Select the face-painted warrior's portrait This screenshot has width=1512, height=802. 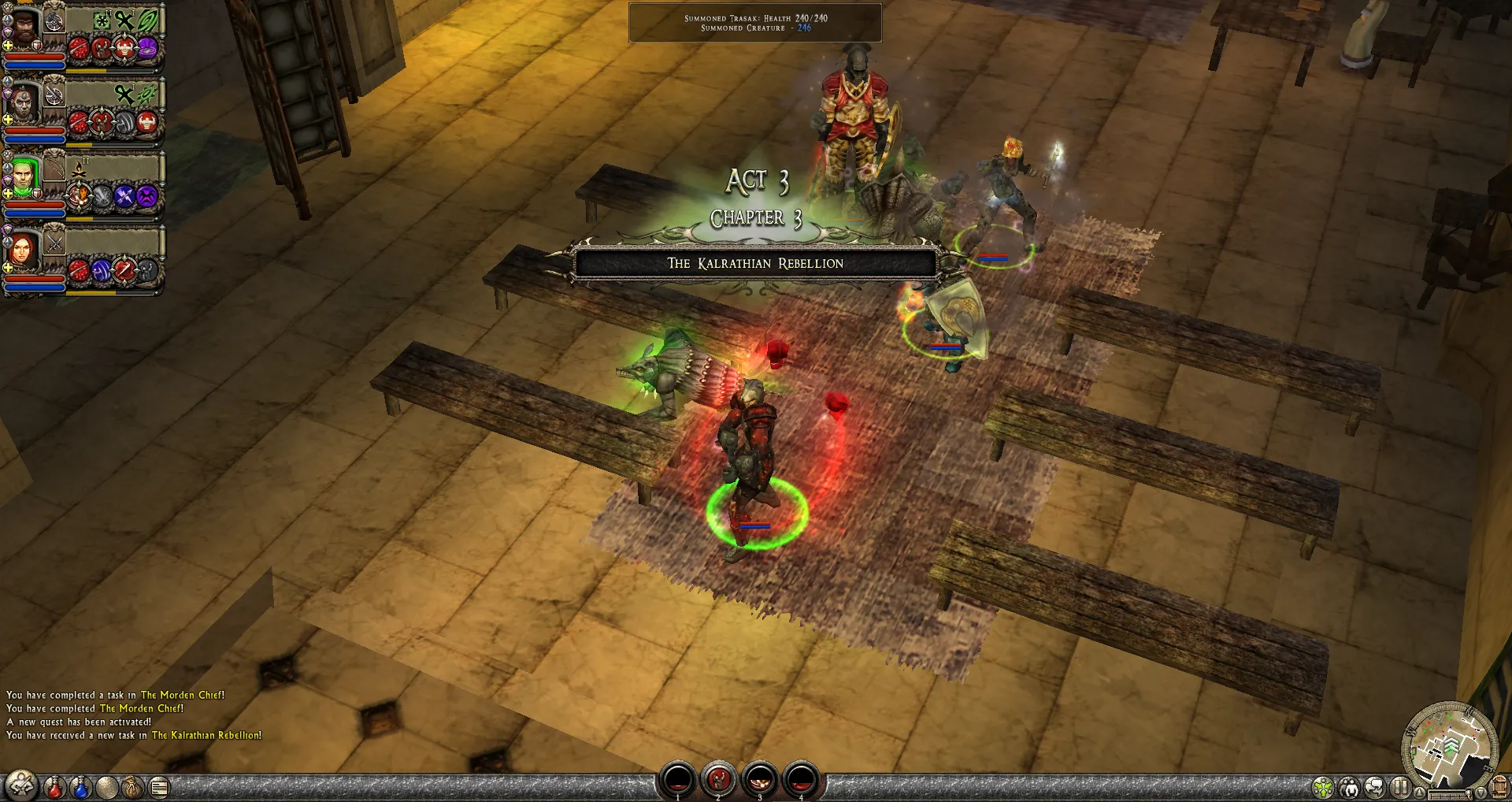click(x=24, y=103)
